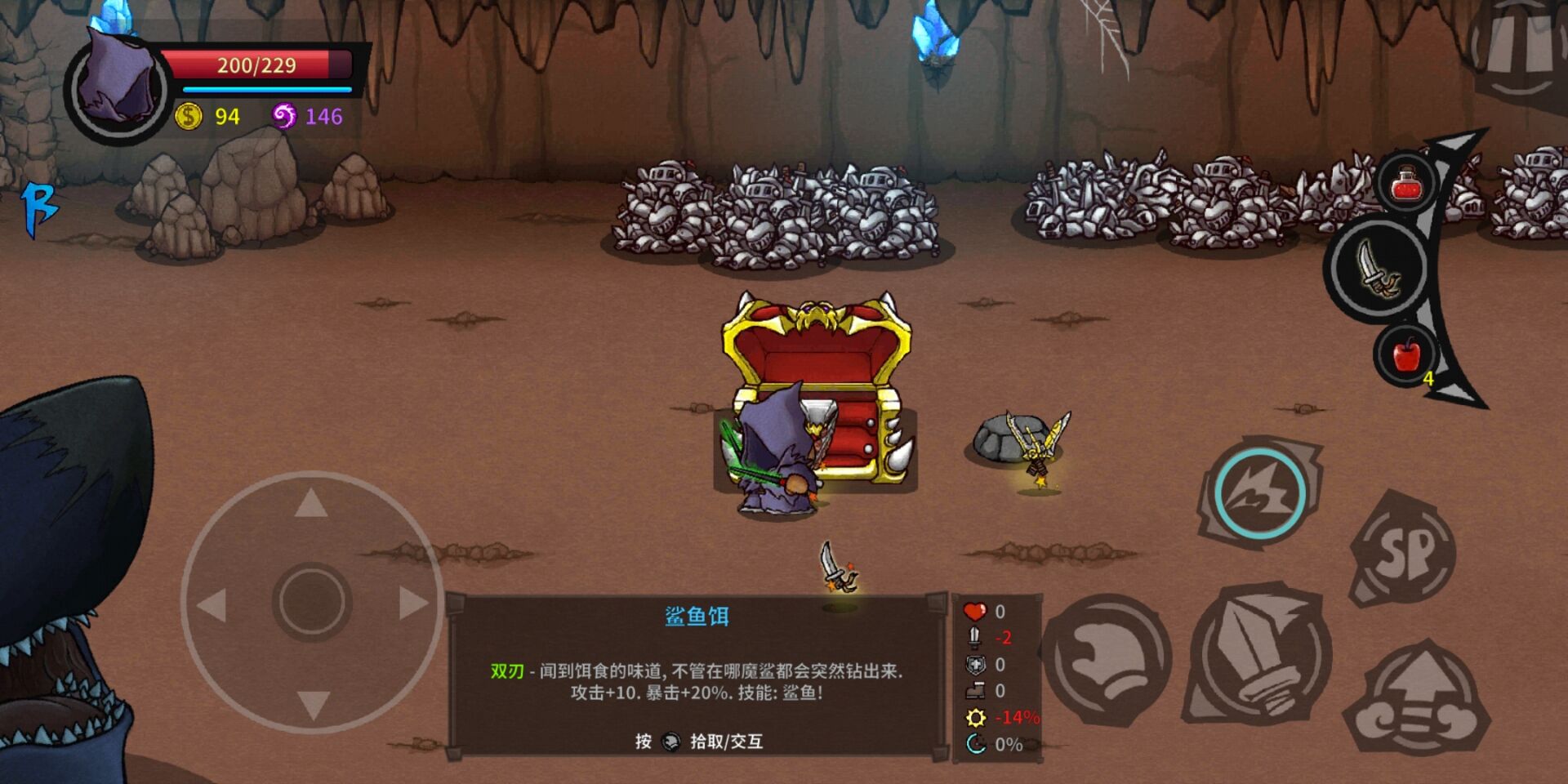Tap the pause button in the corner

point(1521,49)
